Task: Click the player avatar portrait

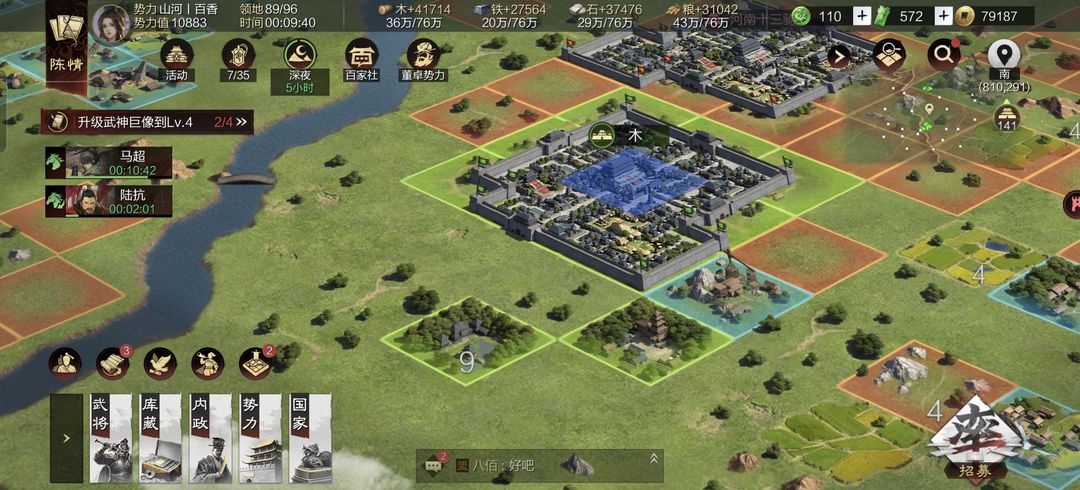Action: tap(111, 21)
